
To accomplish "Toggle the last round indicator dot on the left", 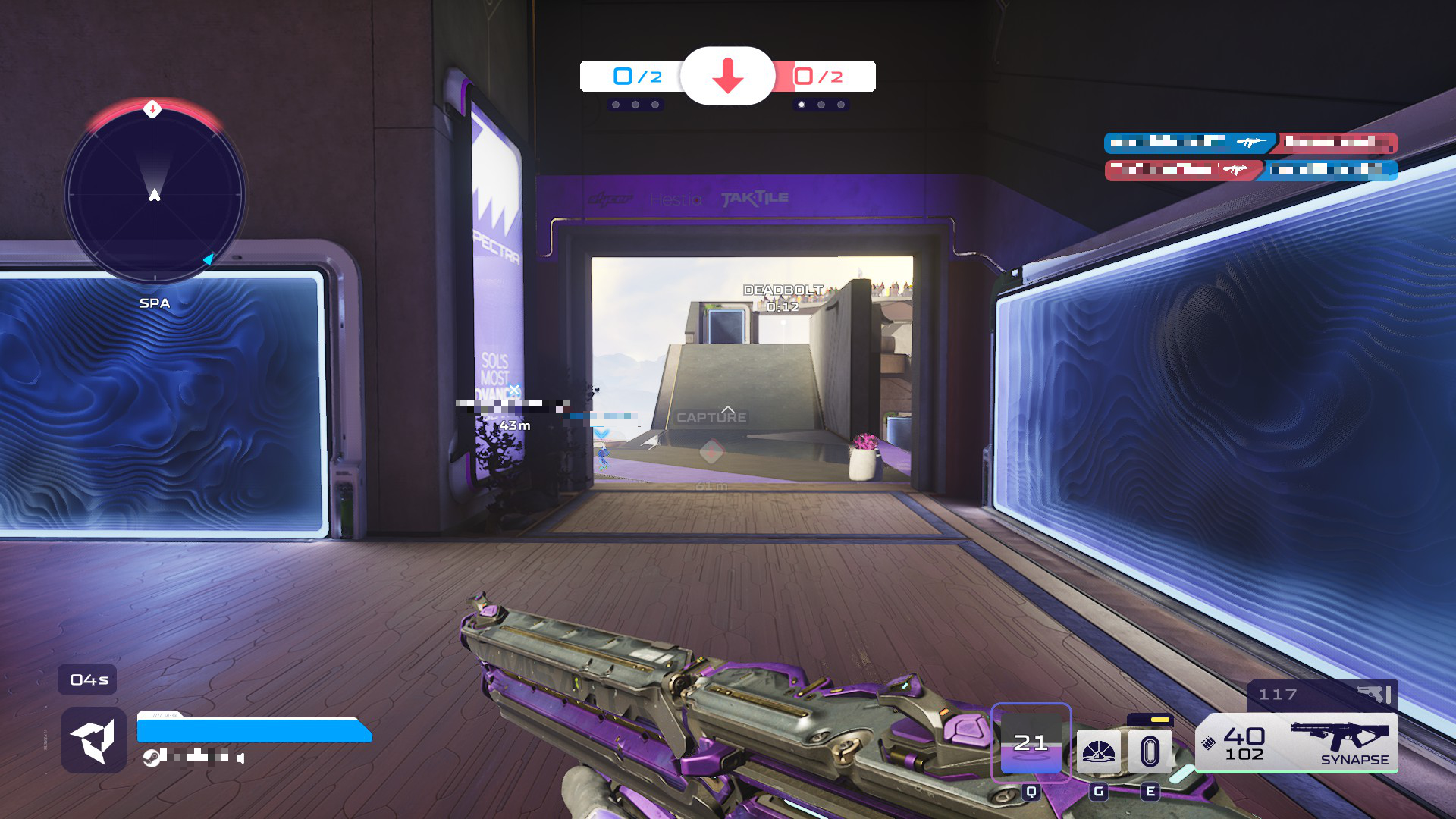I will coord(654,105).
